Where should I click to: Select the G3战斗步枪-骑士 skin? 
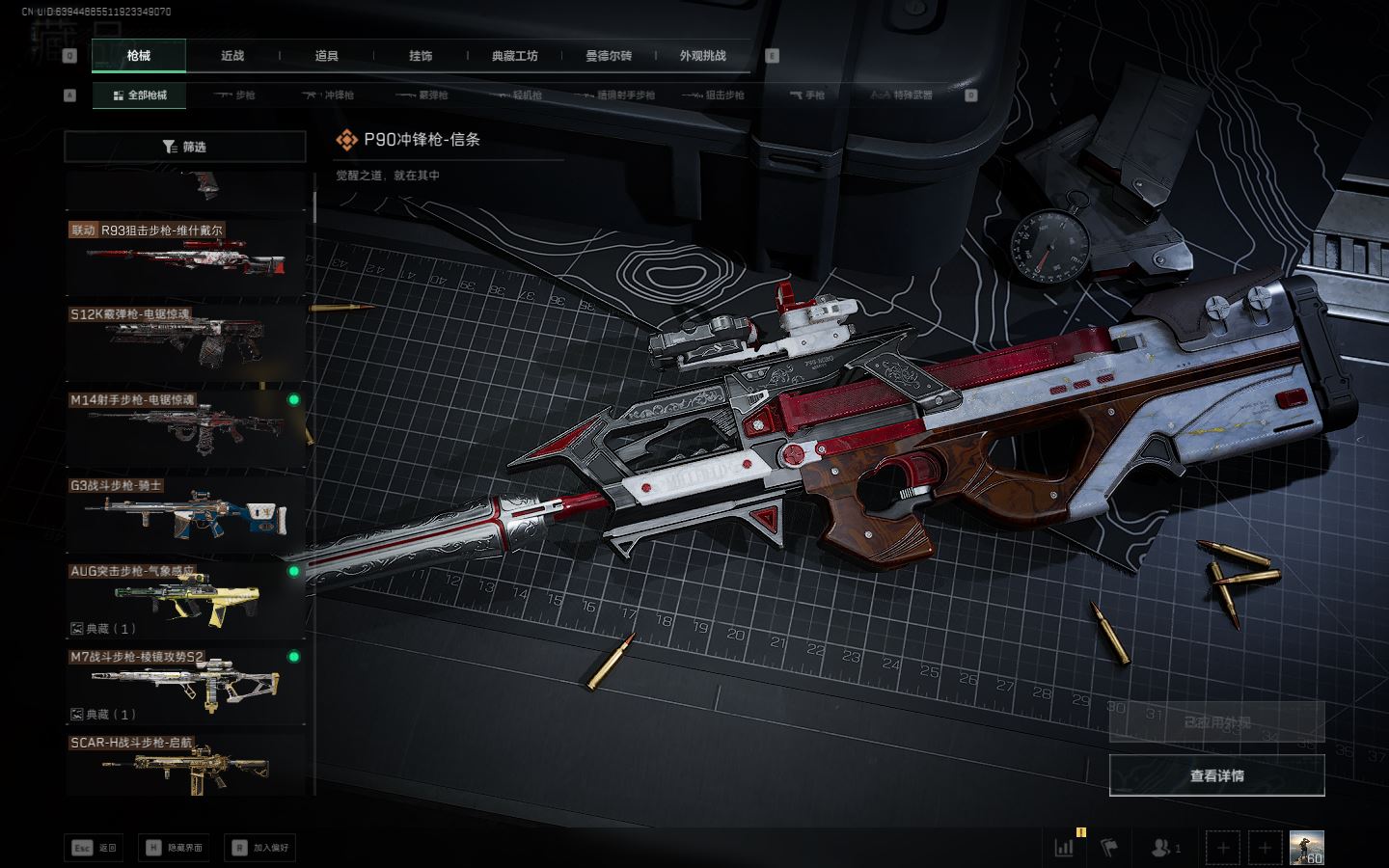coord(185,512)
